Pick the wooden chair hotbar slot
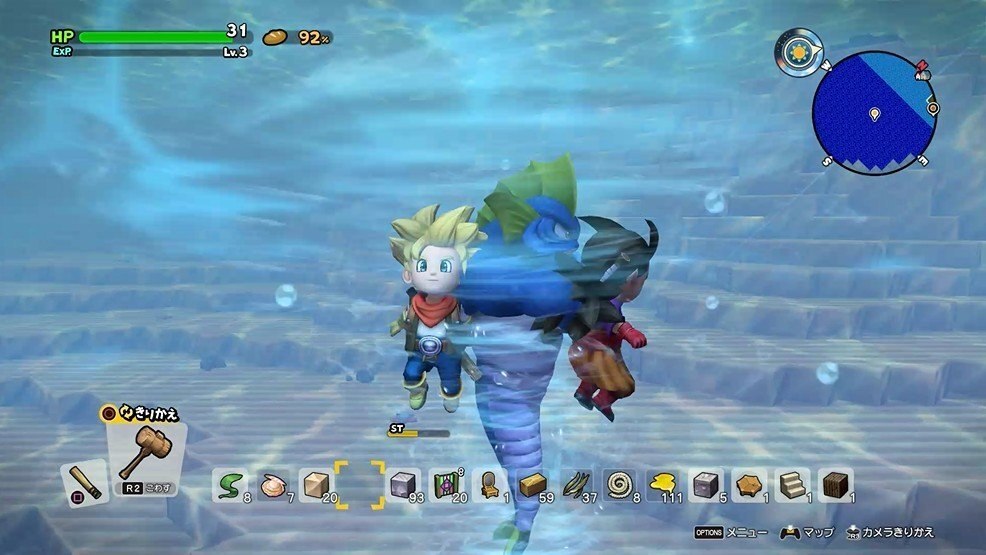This screenshot has width=986, height=555. (x=490, y=485)
